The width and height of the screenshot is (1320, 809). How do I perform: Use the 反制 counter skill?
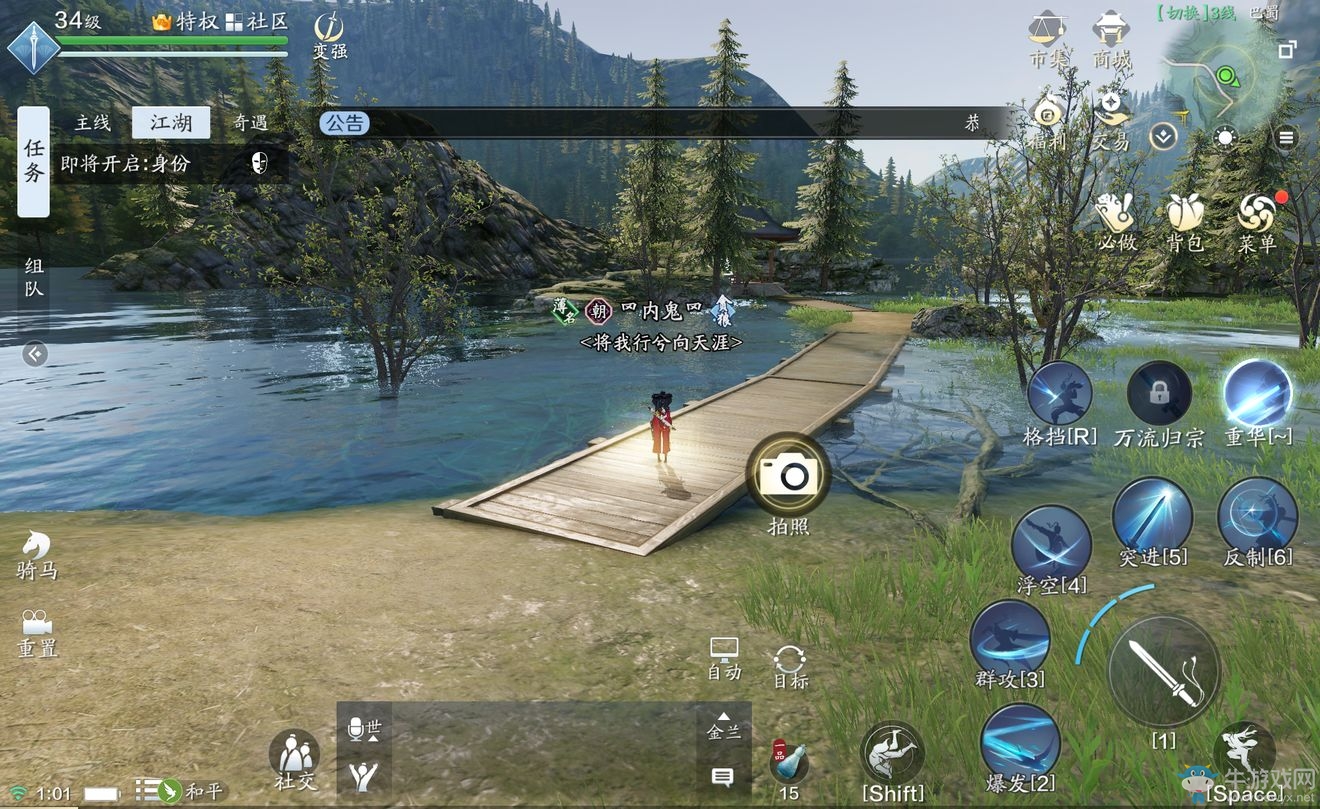[1258, 515]
